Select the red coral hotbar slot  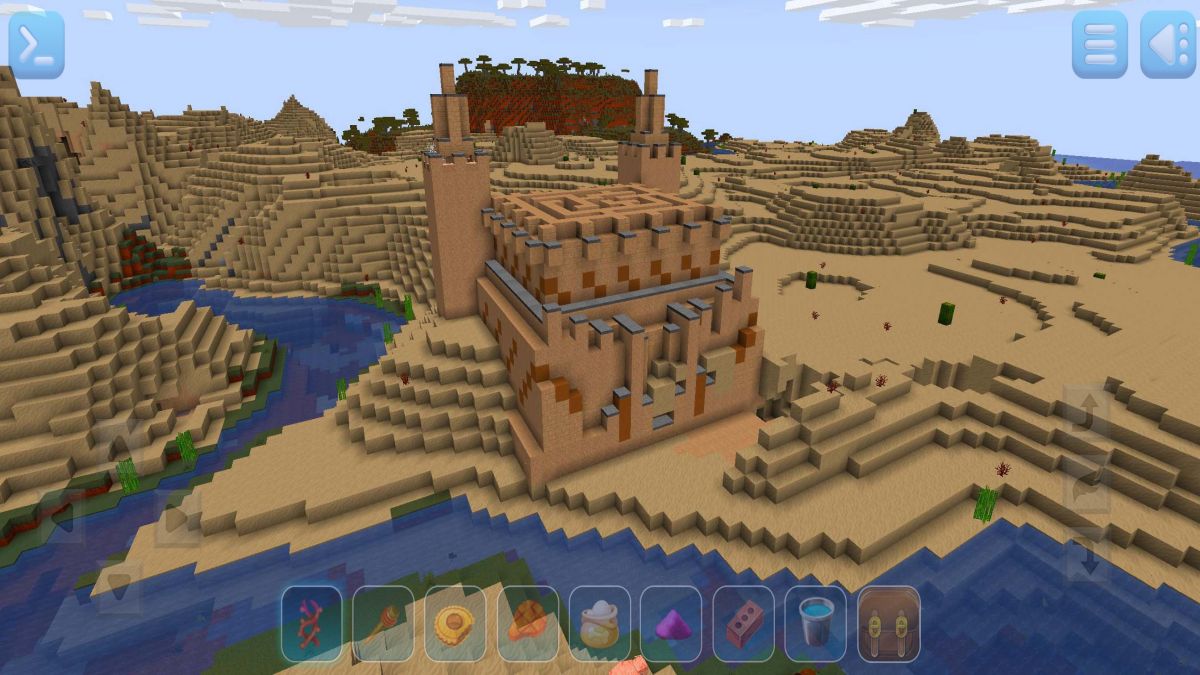(x=311, y=624)
